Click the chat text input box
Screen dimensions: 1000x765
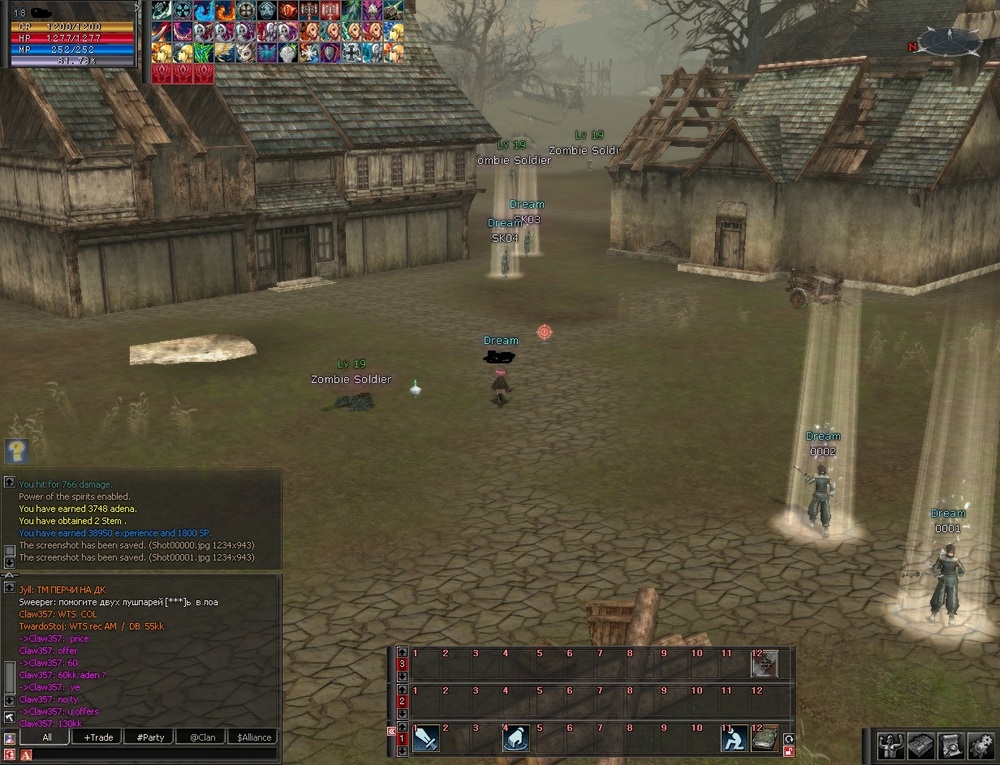tap(150, 754)
